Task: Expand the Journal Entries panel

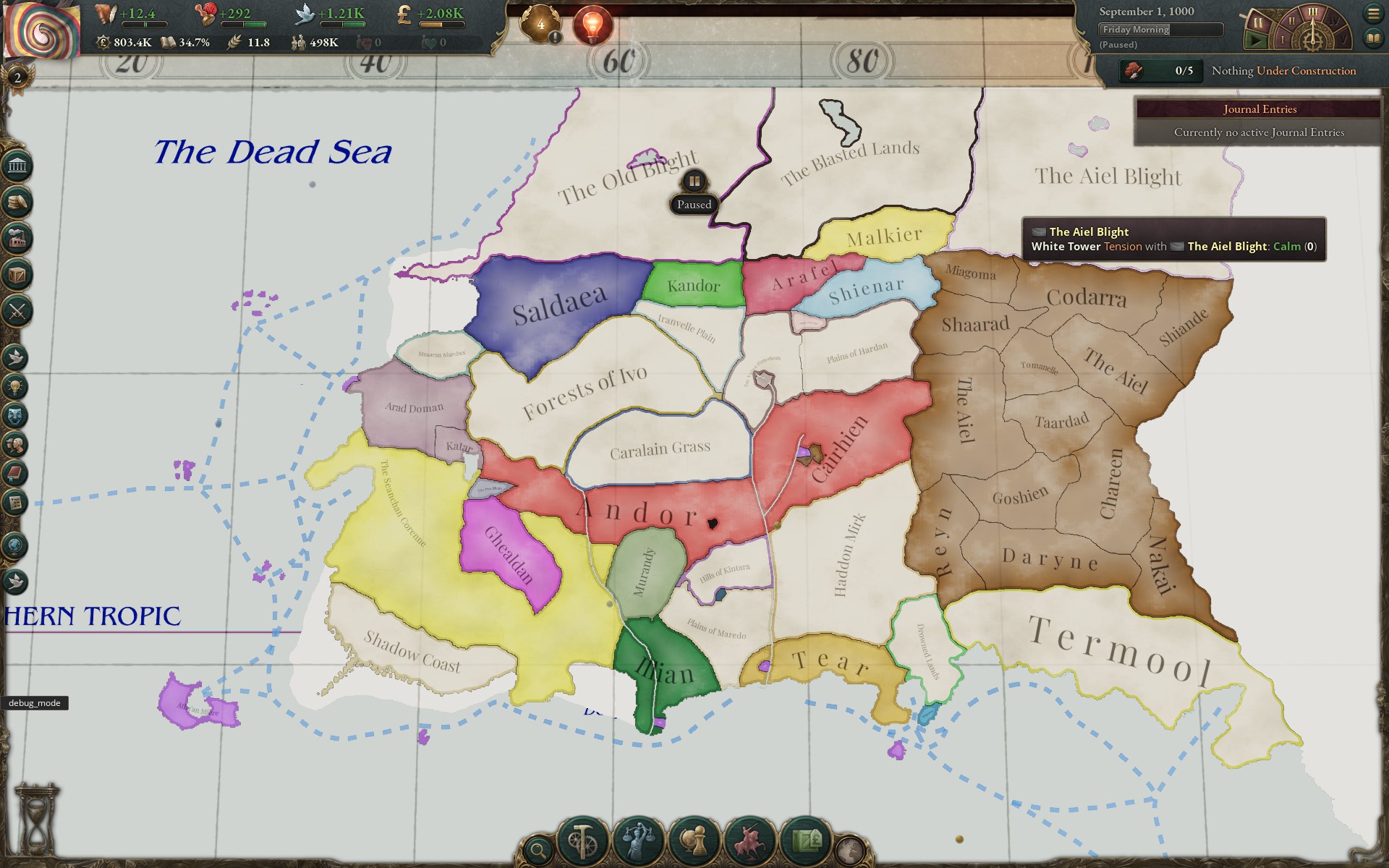Action: (1259, 109)
